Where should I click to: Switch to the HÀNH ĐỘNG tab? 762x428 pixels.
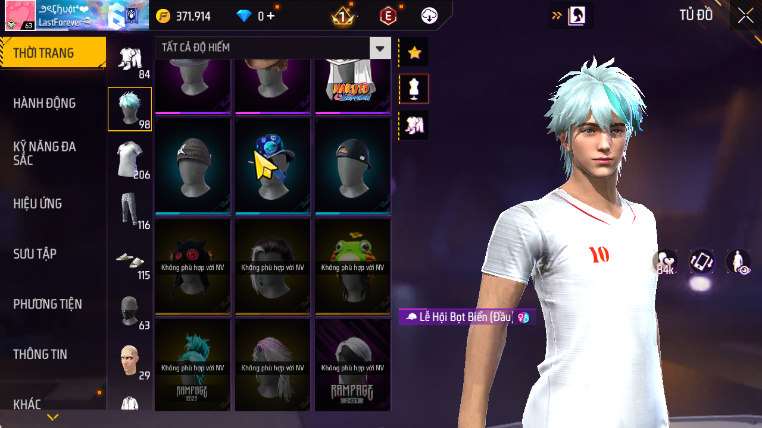pos(45,103)
